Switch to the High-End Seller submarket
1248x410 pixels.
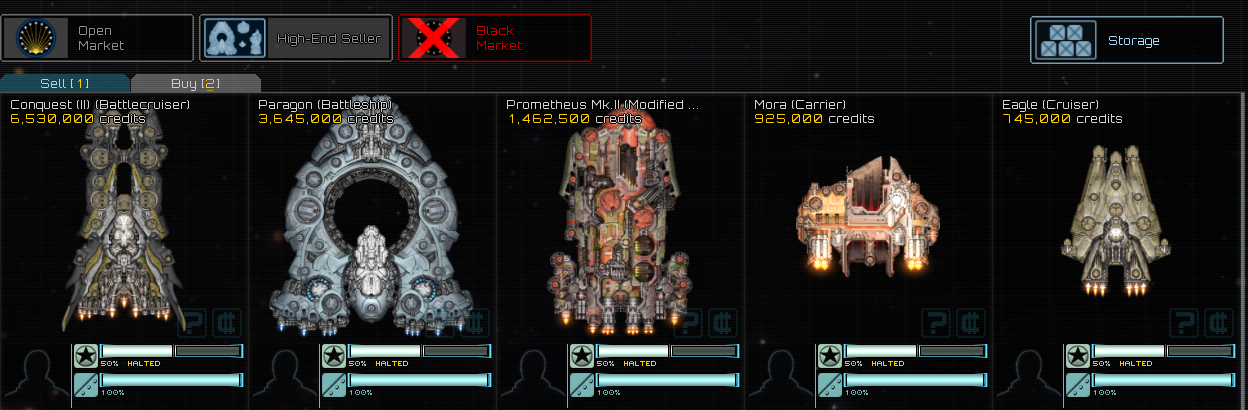click(295, 38)
